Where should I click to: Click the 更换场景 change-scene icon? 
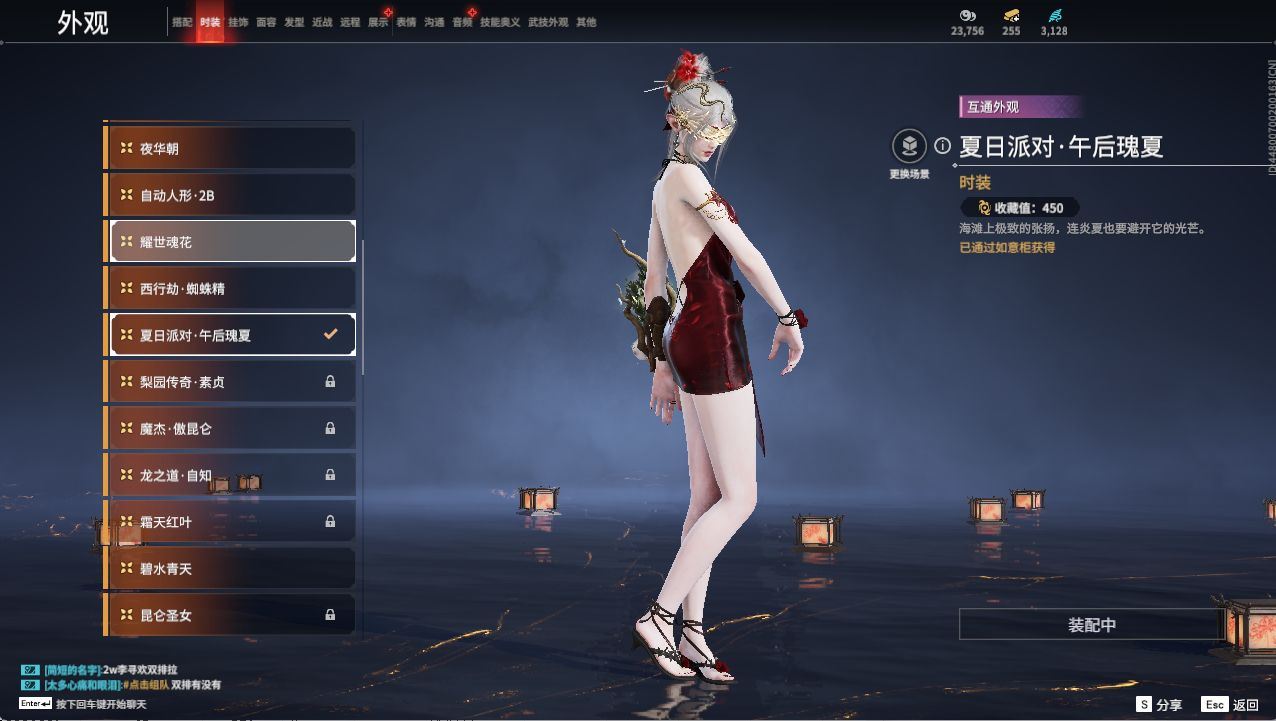(909, 148)
